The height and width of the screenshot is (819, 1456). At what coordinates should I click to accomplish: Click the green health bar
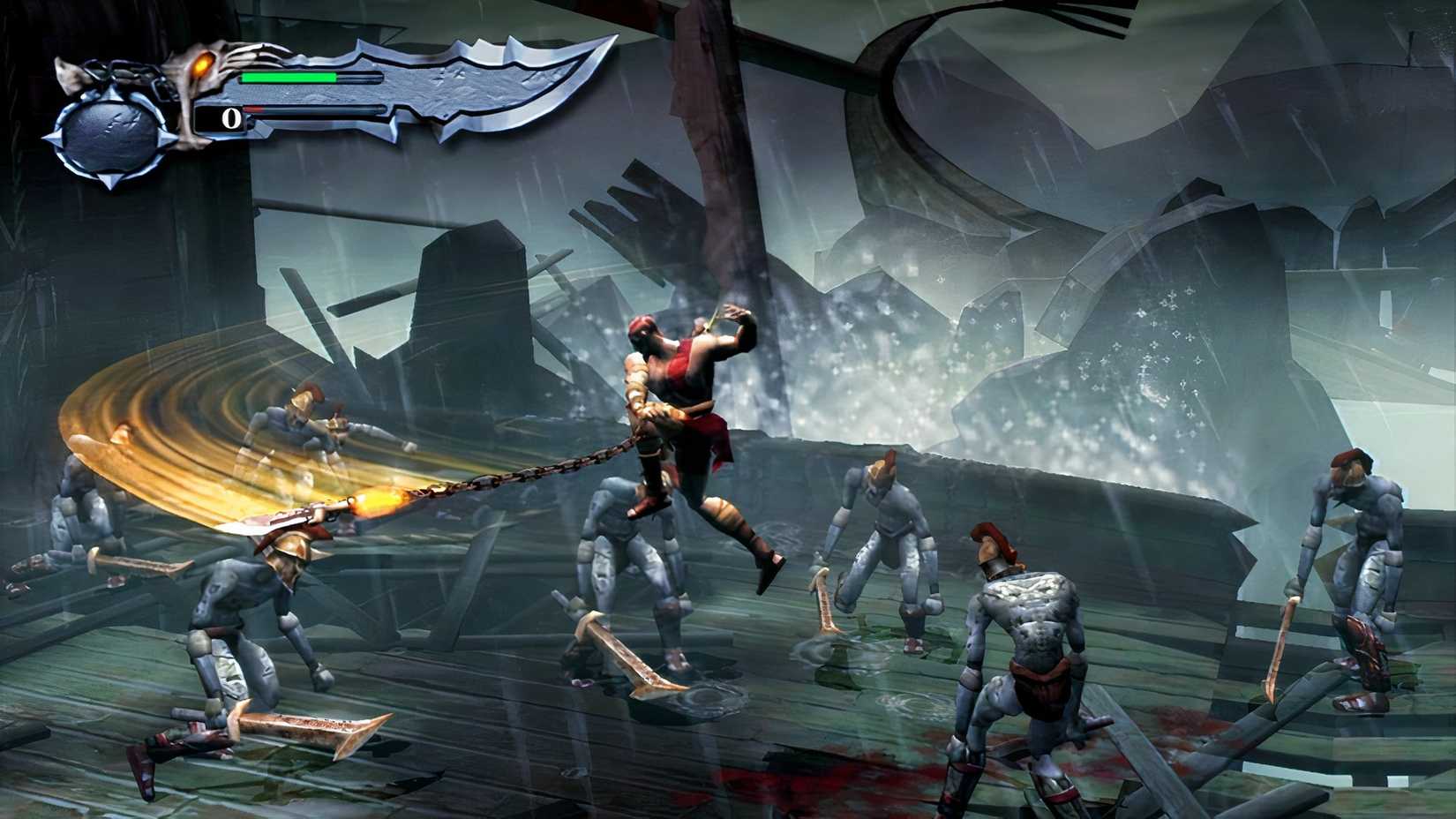287,79
